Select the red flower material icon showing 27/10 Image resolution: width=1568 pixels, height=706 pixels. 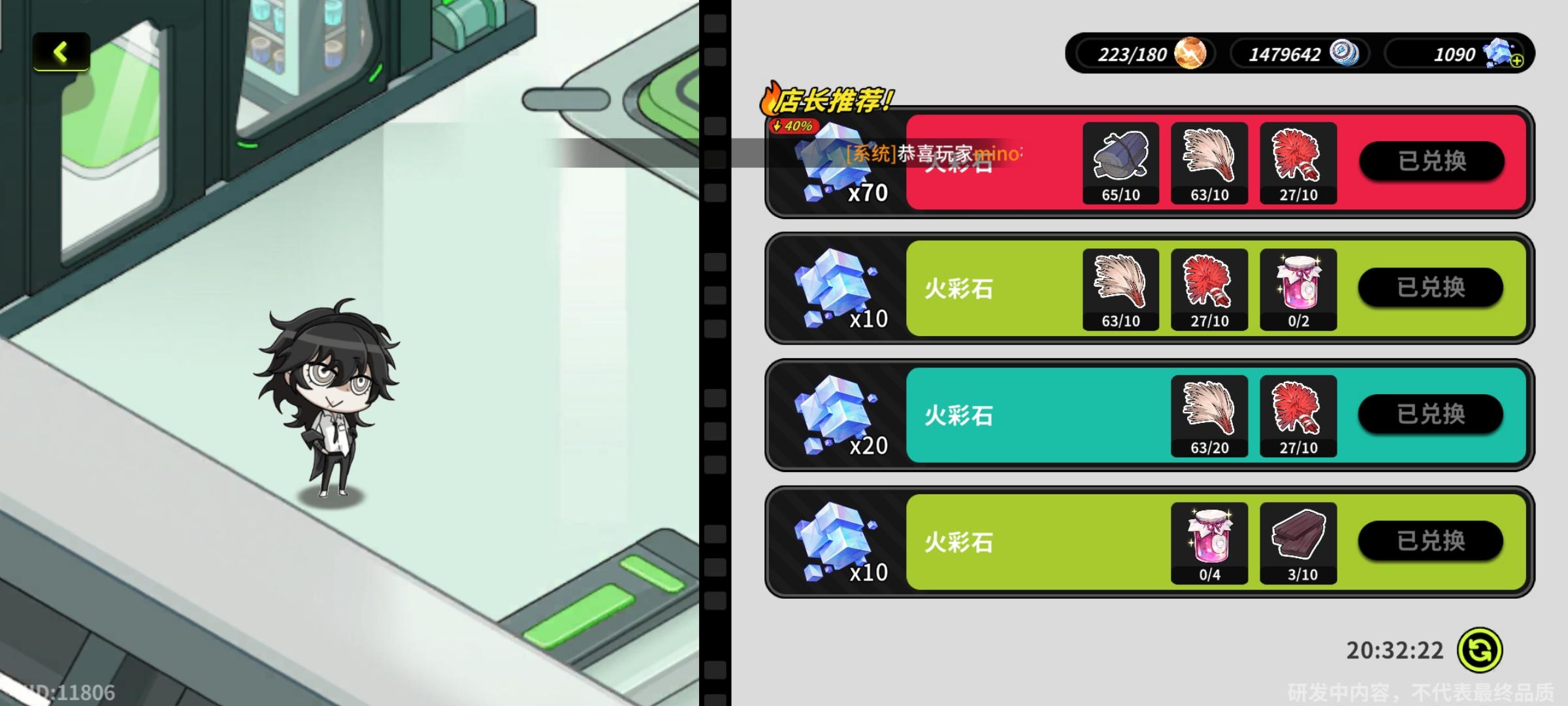1299,160
